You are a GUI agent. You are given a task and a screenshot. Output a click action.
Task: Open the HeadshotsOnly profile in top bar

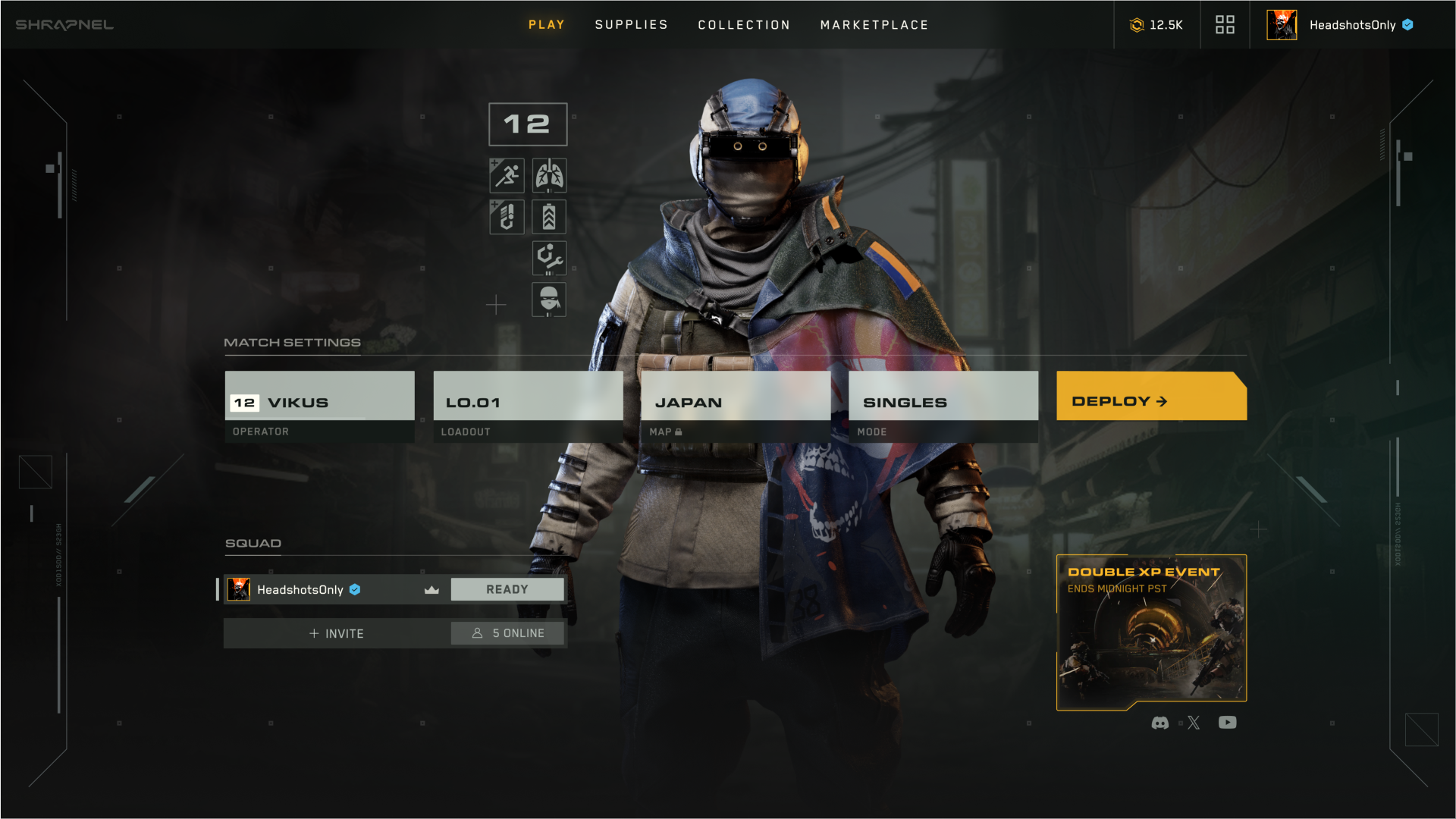click(1340, 25)
